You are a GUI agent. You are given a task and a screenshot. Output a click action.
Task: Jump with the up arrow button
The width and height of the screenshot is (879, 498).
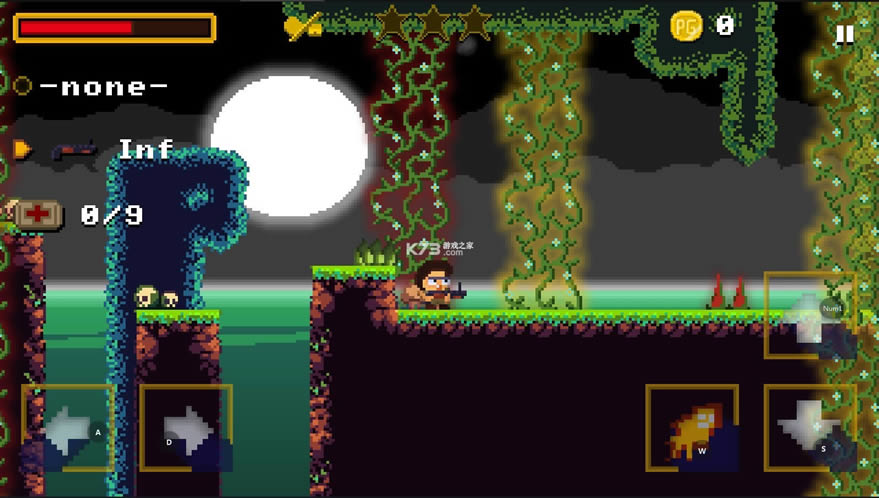[x=809, y=314]
